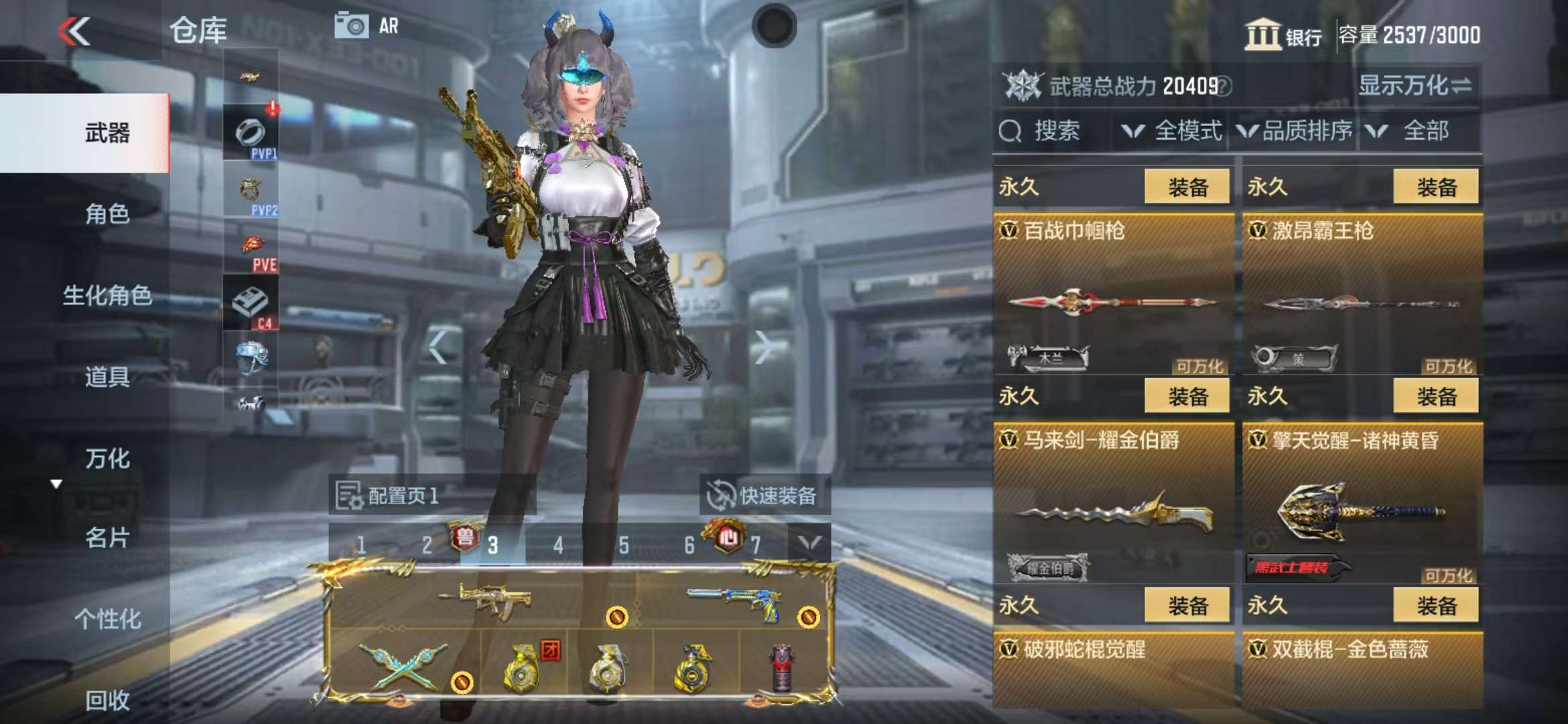Viewport: 1568px width, 724px height.
Task: Select the 擎天觉醒-诸神黄昏 weapon card
Action: click(x=1360, y=503)
